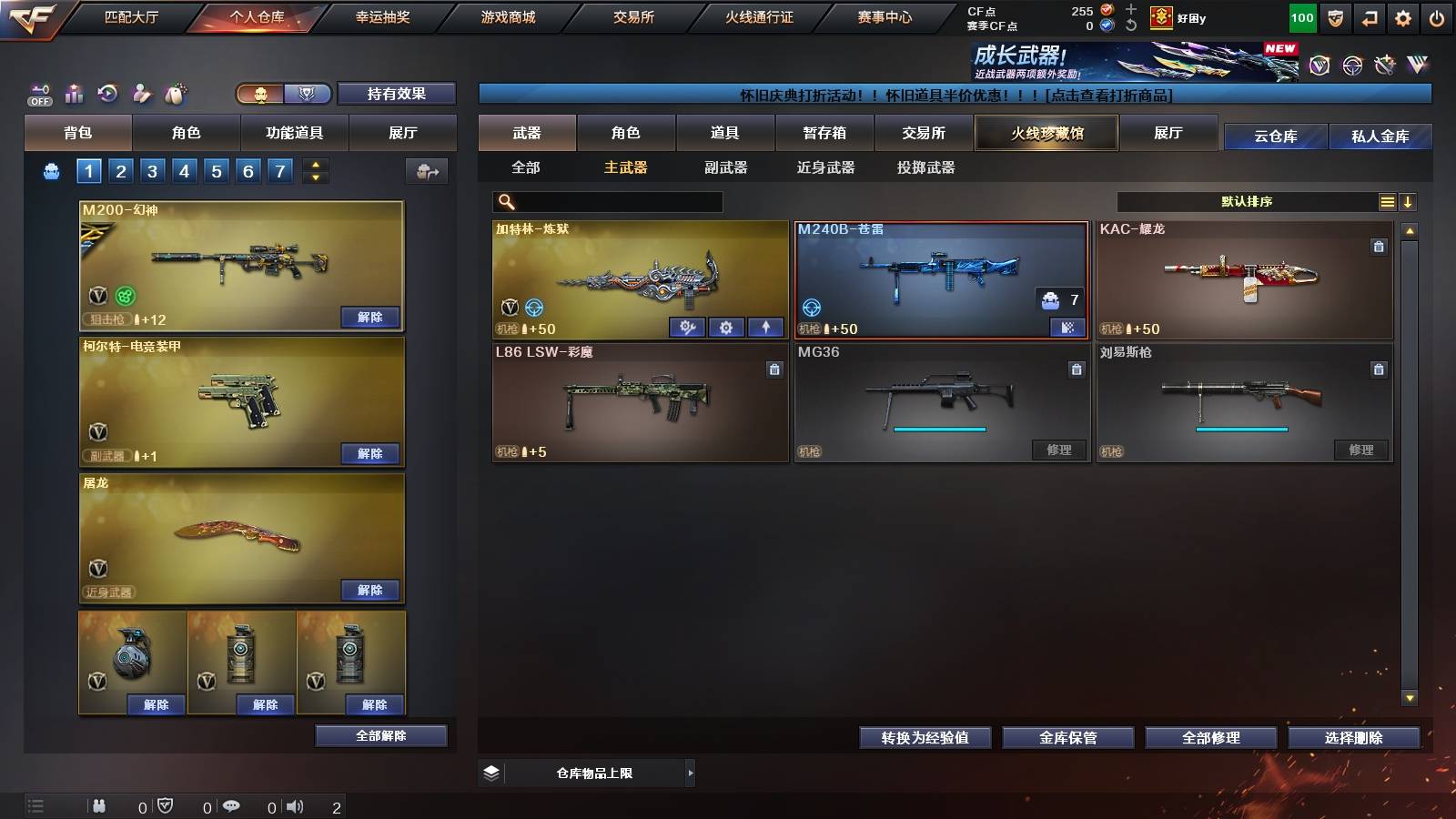Expand the 仓库物品上限 panel arrow
Viewport: 1456px width, 819px height.
tap(689, 773)
